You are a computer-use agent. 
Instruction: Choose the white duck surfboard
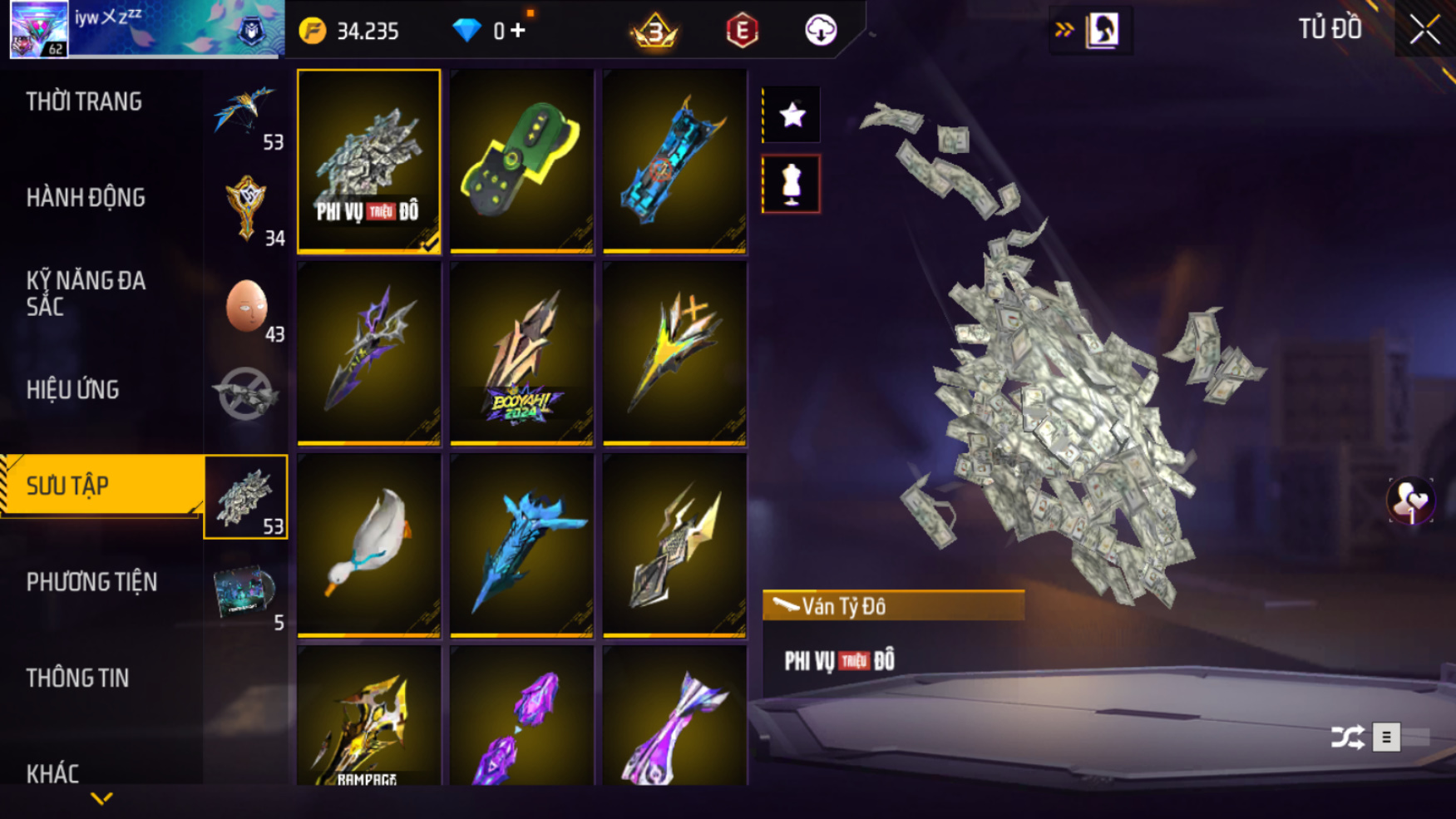[x=368, y=545]
